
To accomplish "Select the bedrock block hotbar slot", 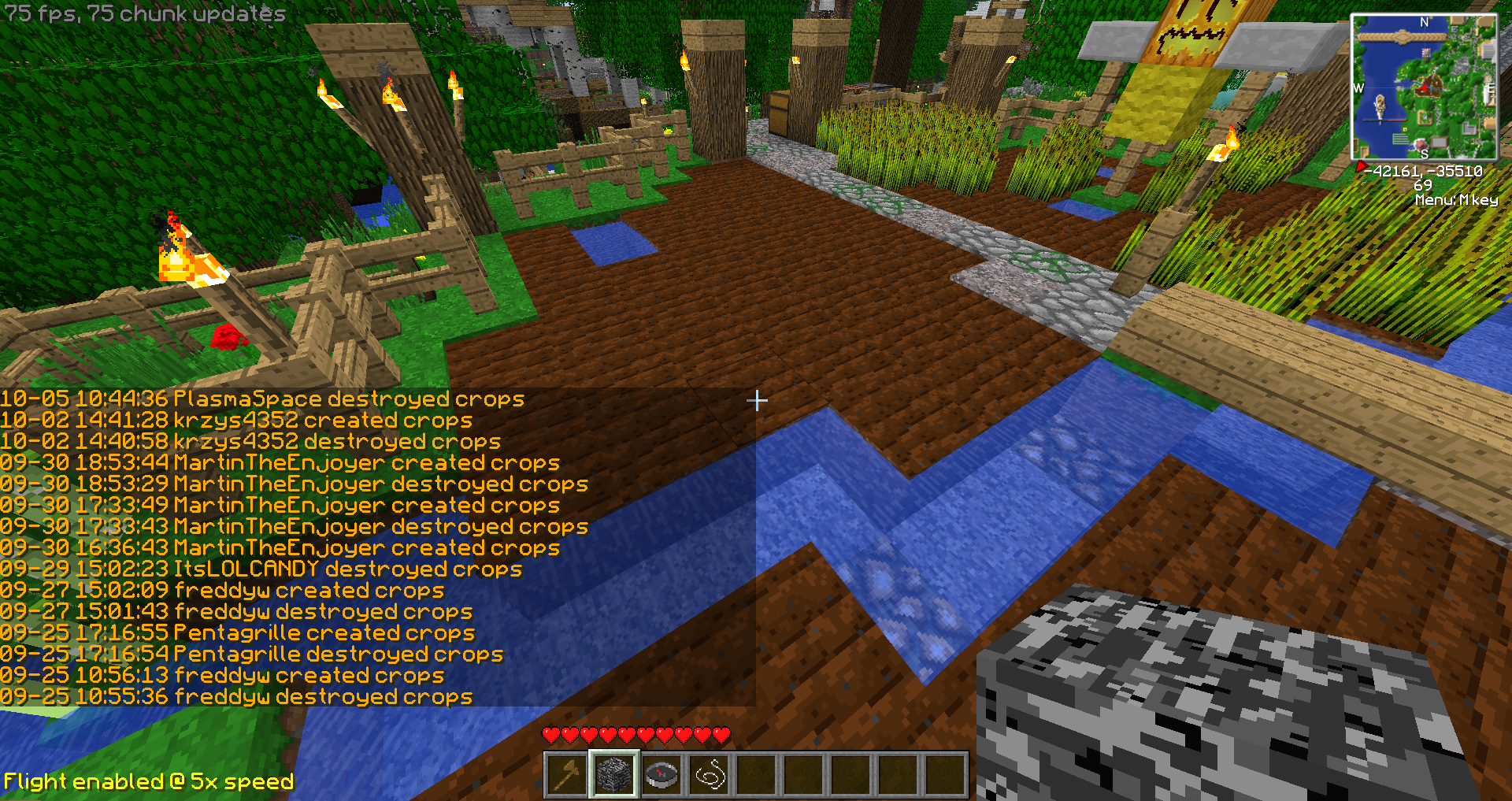I will 614,775.
